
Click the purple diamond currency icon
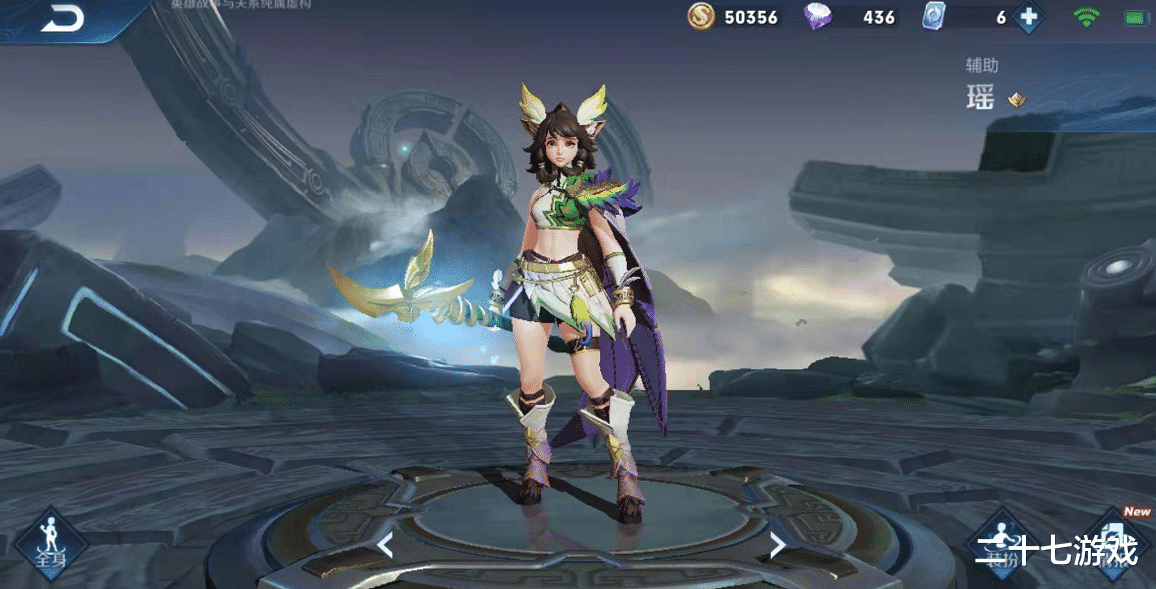(x=818, y=17)
